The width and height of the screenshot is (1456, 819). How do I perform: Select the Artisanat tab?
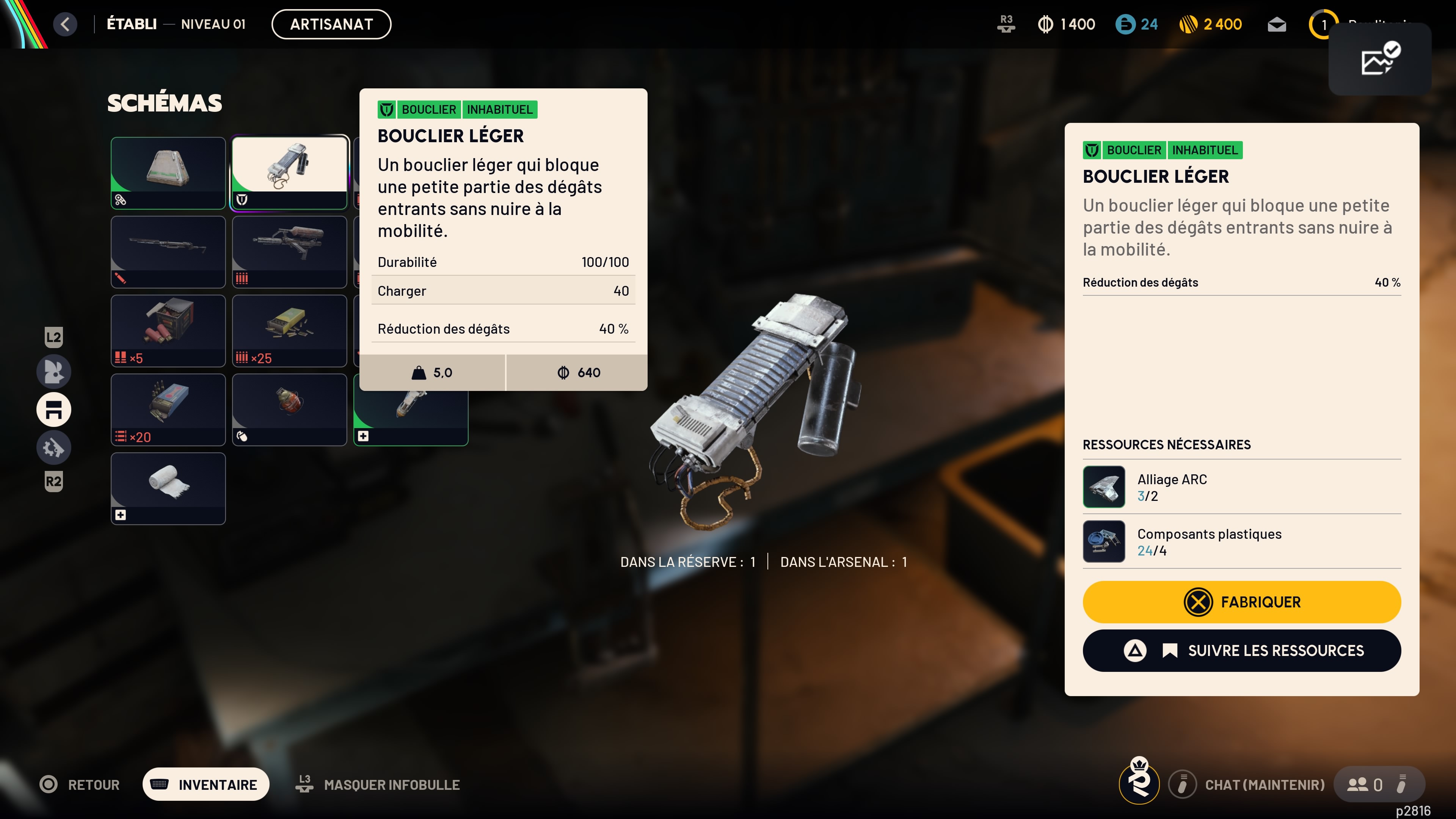pyautogui.click(x=331, y=24)
